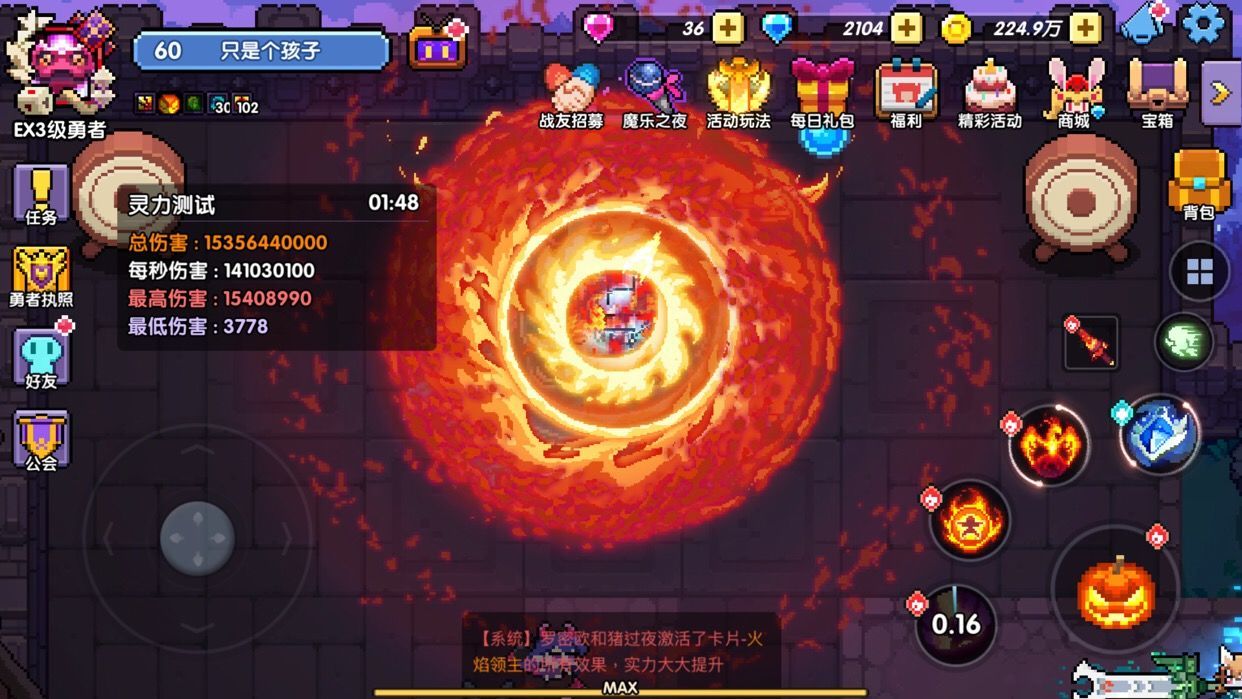Open 活动玩法 event modes

[x=738, y=93]
